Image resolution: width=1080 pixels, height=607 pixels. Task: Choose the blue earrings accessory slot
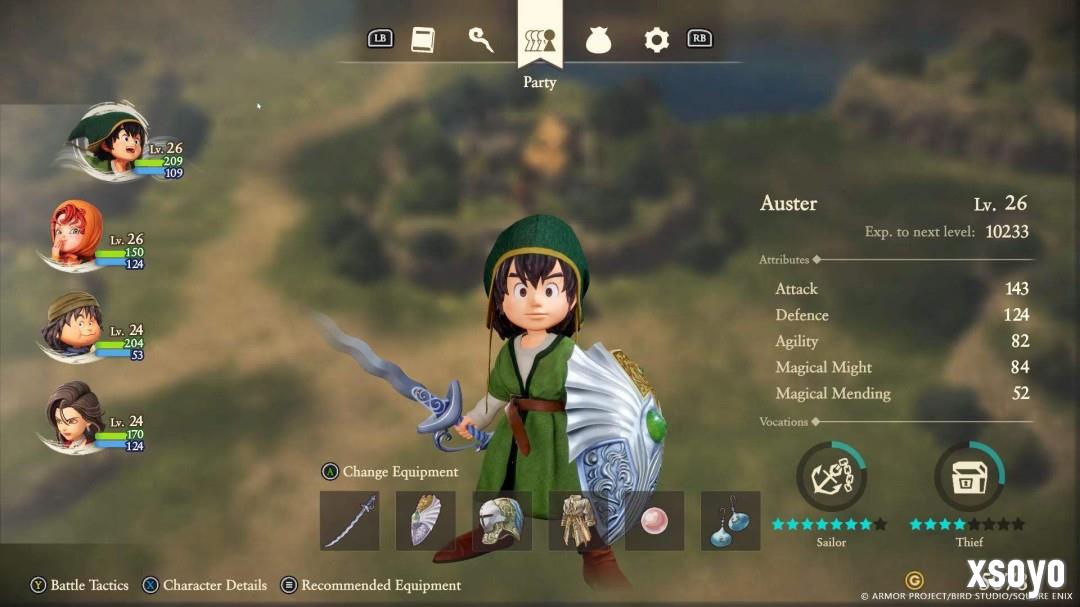pyautogui.click(x=730, y=520)
